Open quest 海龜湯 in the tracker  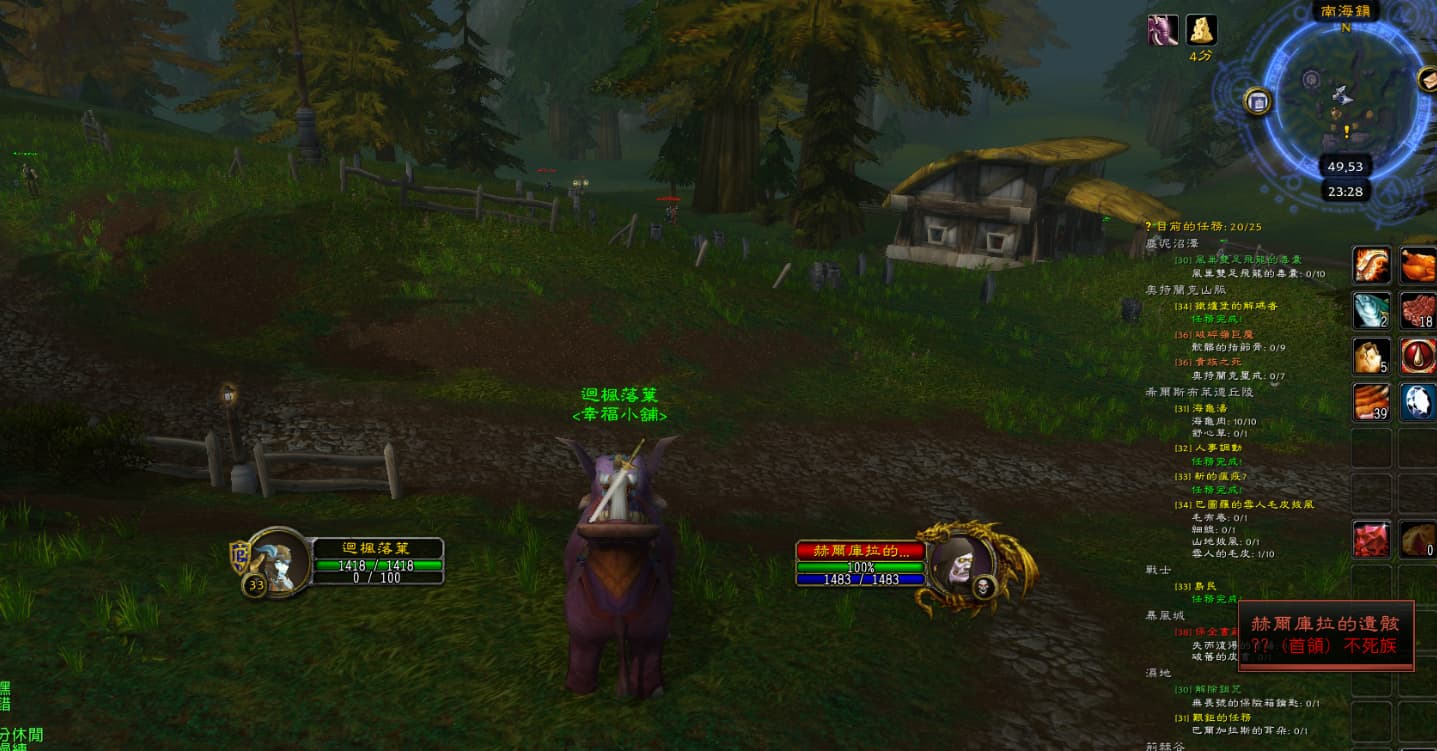tap(1210, 409)
